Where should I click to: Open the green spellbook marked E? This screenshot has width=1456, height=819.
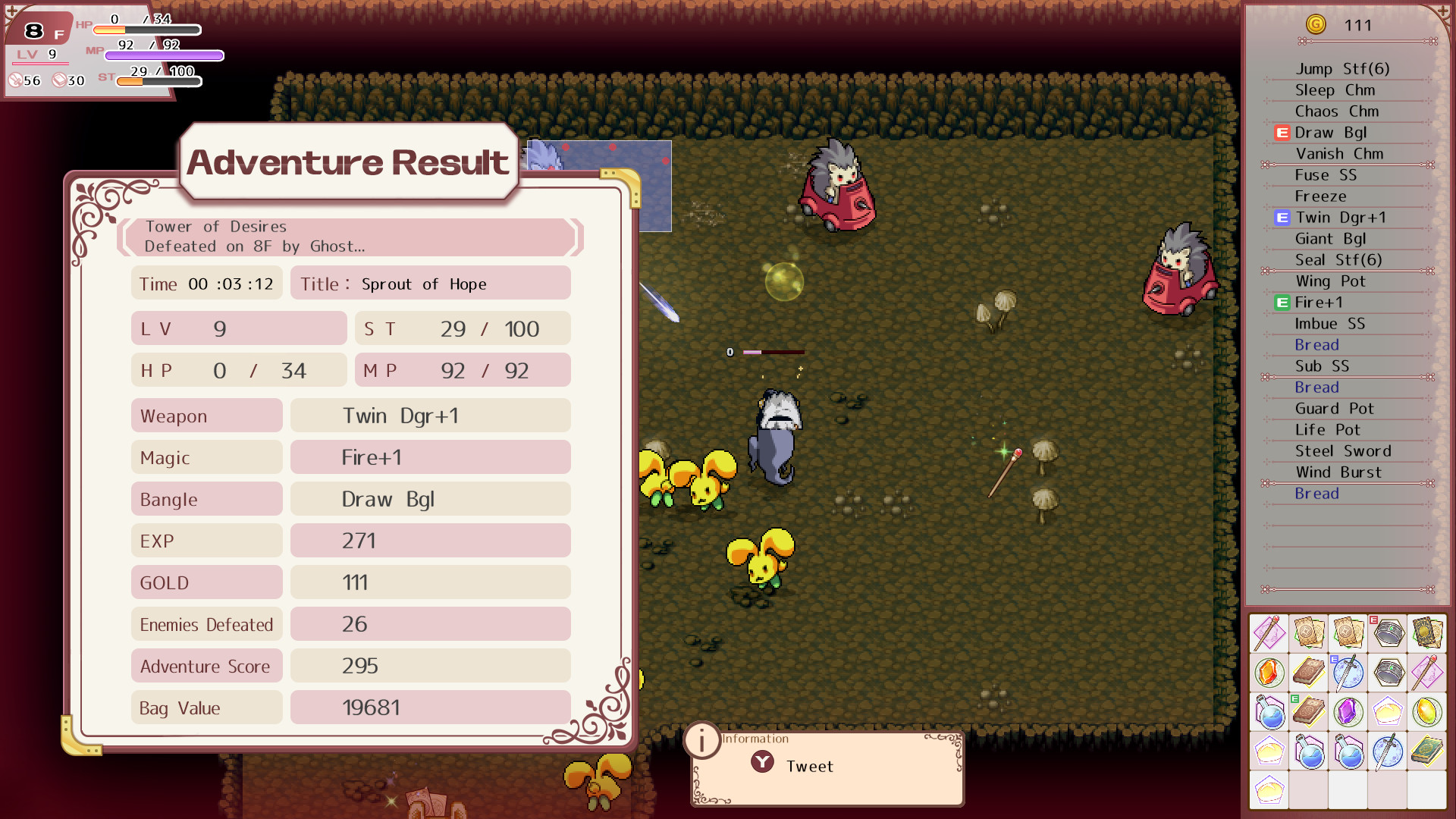[x=1310, y=713]
